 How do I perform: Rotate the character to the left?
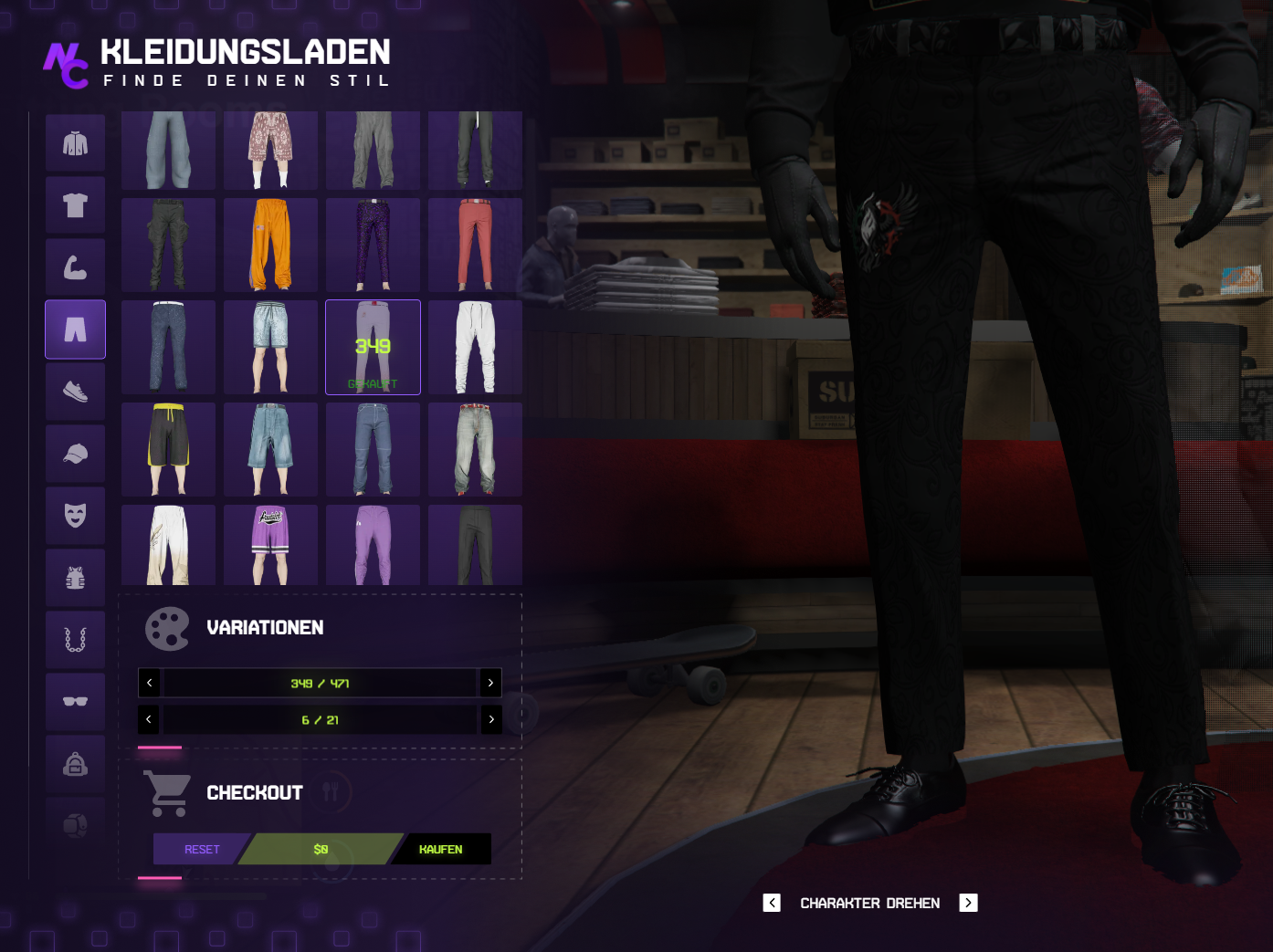point(772,903)
